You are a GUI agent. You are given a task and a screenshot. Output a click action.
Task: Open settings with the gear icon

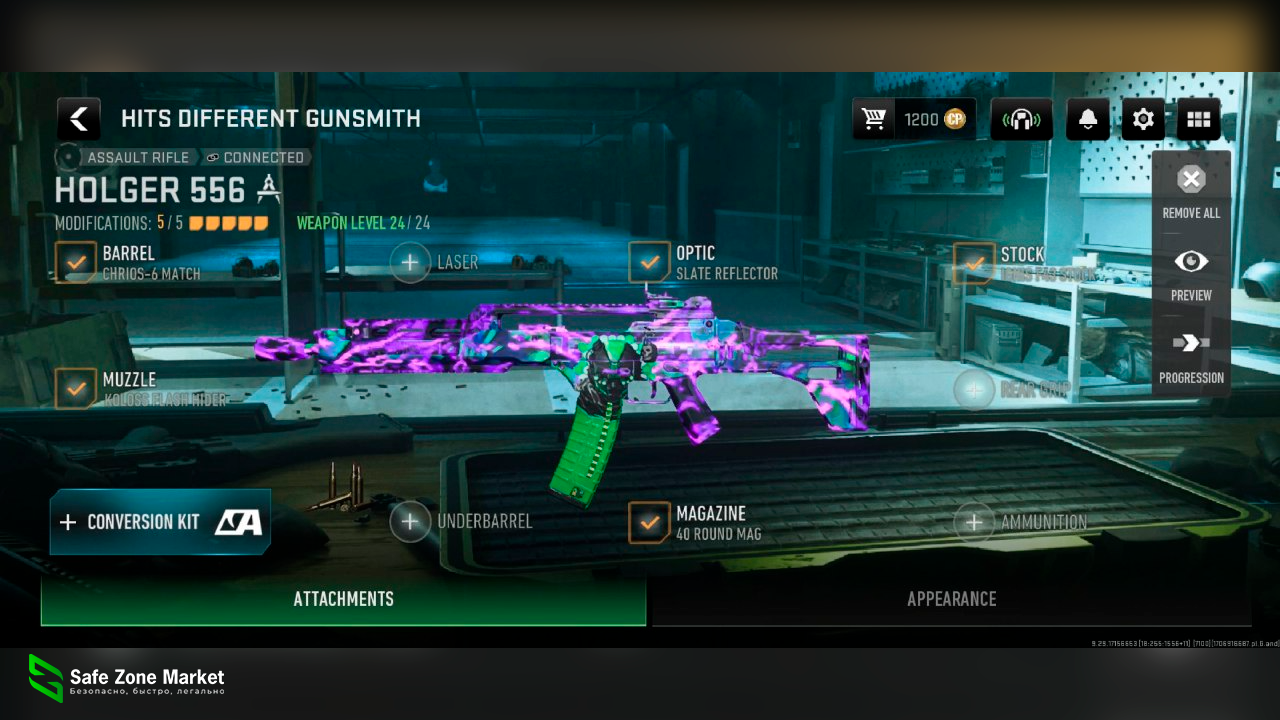[1143, 120]
